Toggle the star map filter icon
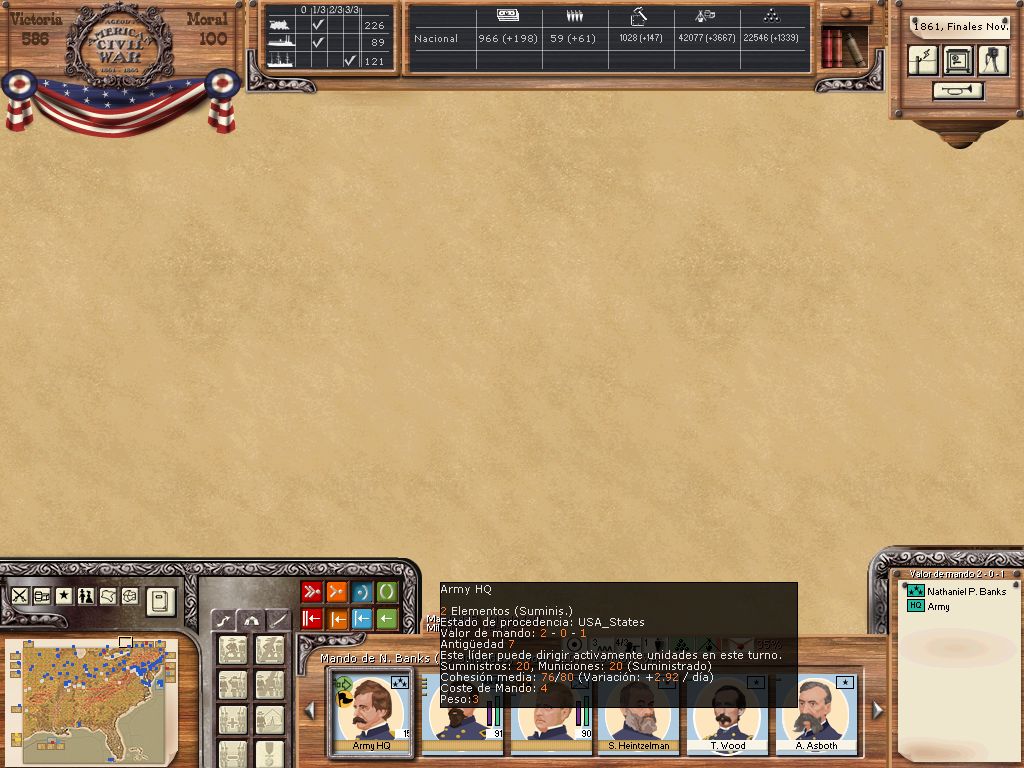Screen dimensions: 1024x768 click(x=64, y=595)
